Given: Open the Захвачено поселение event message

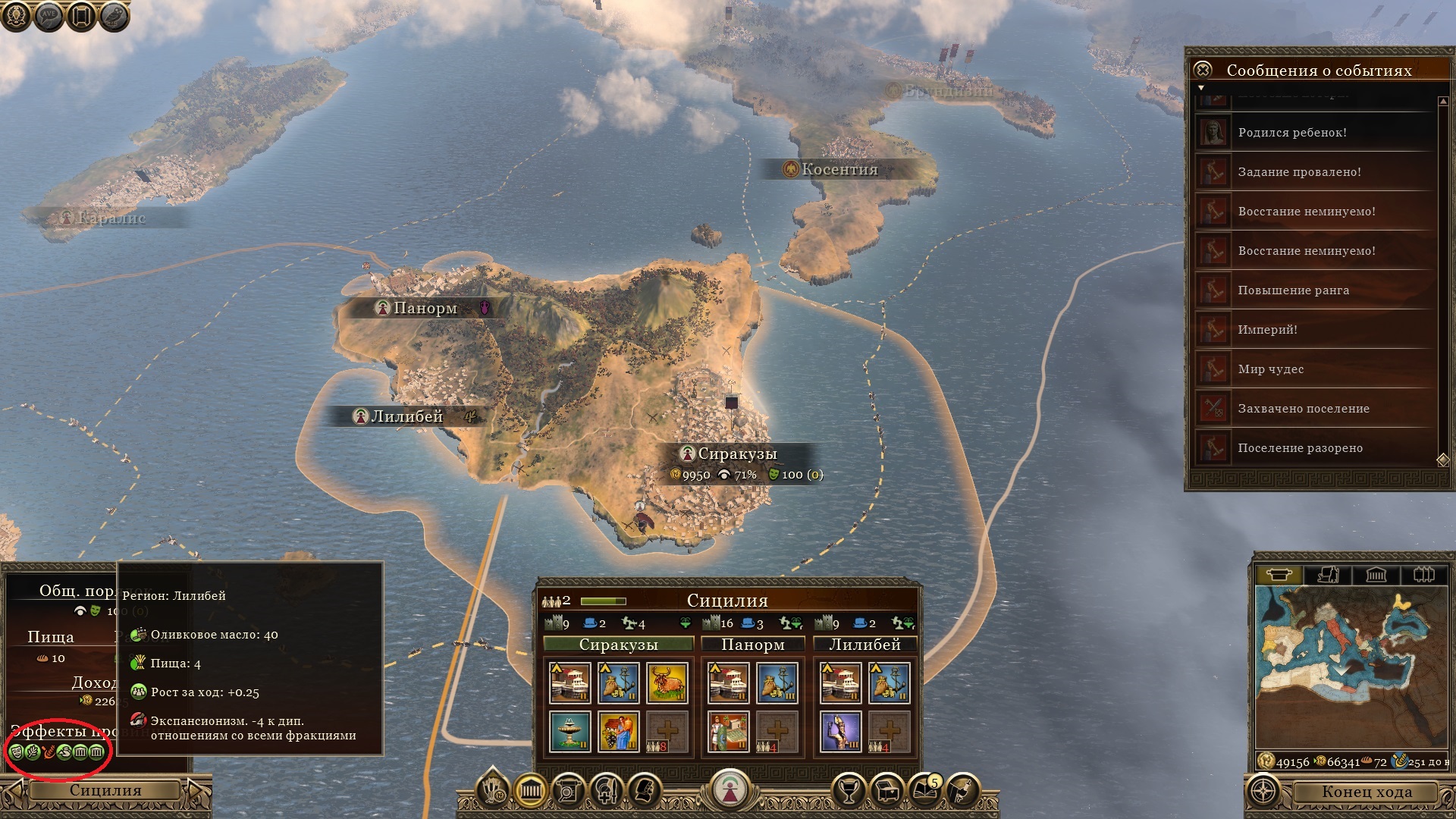Looking at the screenshot, I should click(1304, 409).
